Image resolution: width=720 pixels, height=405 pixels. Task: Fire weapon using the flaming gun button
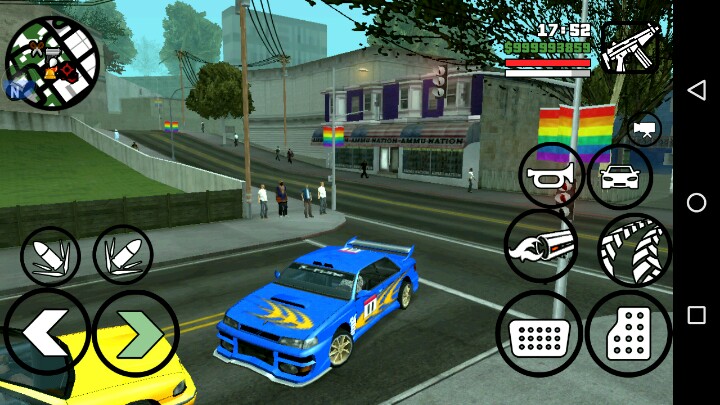tap(541, 245)
